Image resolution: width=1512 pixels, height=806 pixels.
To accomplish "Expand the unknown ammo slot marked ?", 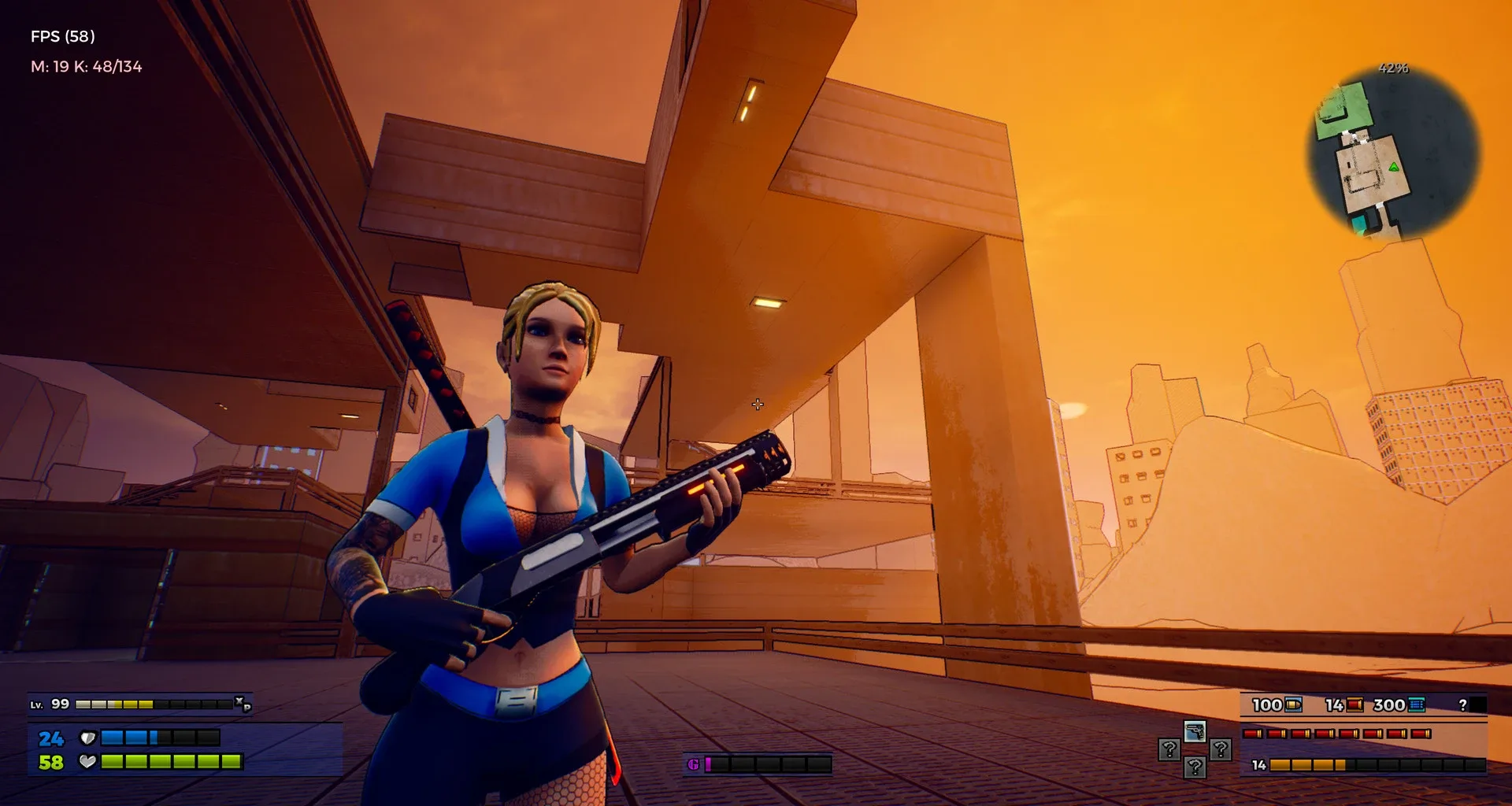I will (x=1462, y=705).
